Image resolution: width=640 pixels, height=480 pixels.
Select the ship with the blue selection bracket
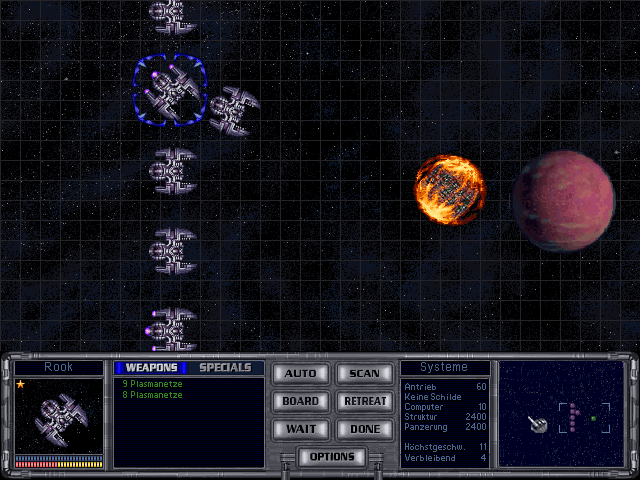pyautogui.click(x=170, y=90)
